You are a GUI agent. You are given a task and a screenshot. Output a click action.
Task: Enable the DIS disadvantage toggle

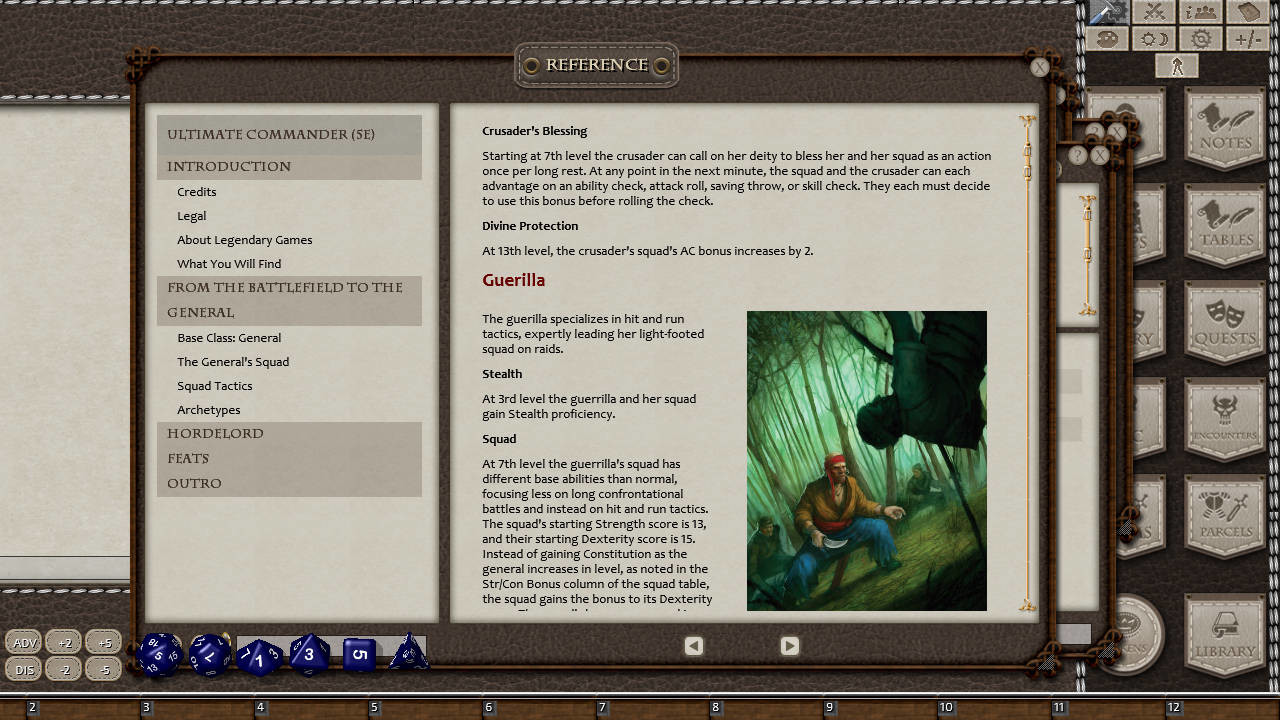point(23,669)
